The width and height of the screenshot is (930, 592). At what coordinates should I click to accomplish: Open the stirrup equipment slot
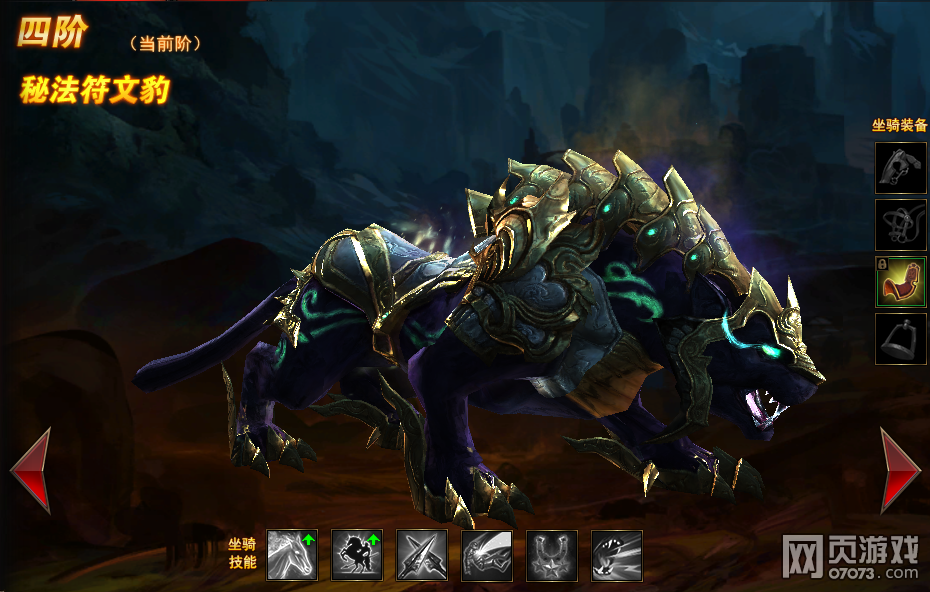(x=901, y=339)
